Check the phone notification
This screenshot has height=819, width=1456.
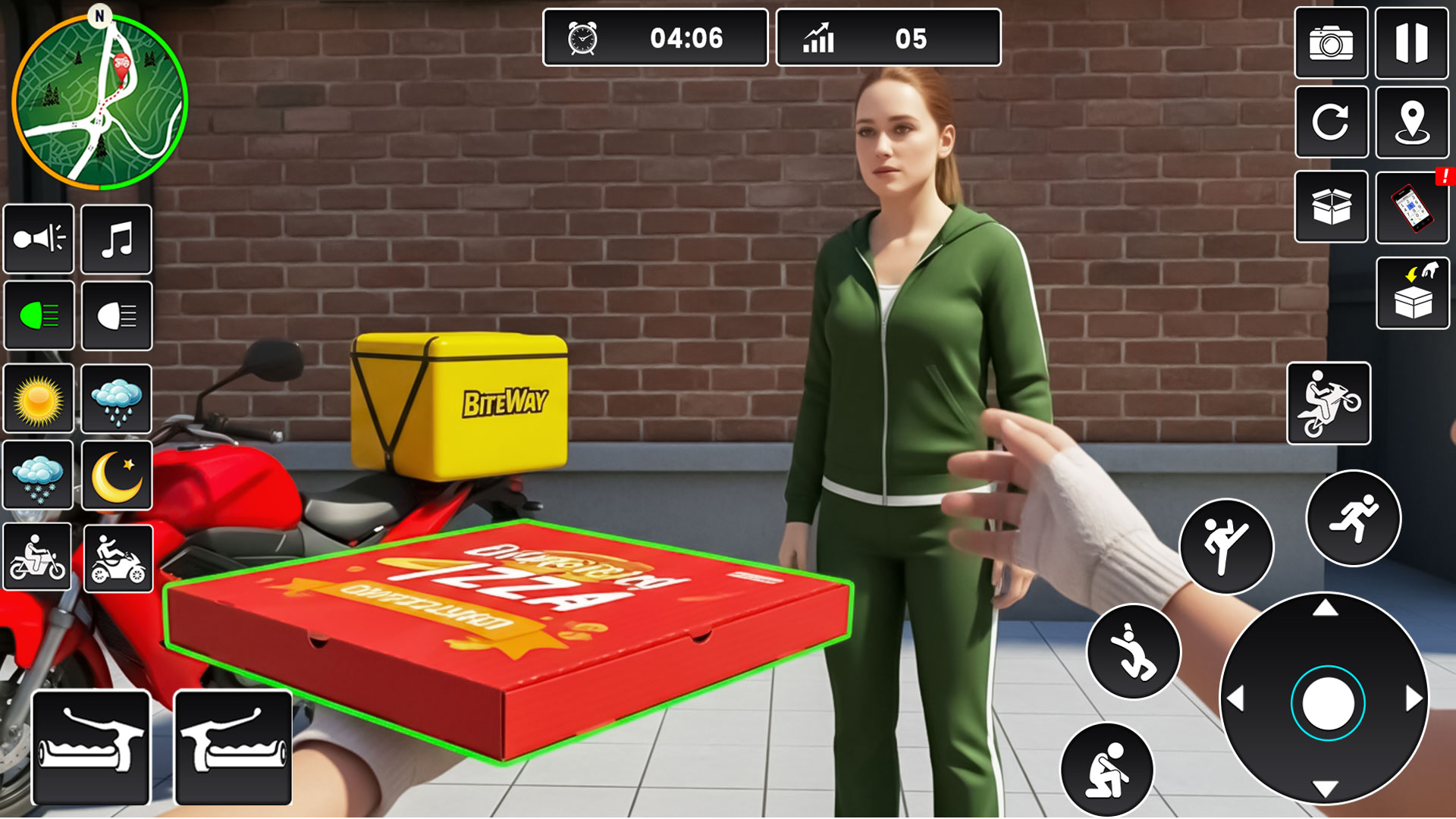tap(1411, 206)
